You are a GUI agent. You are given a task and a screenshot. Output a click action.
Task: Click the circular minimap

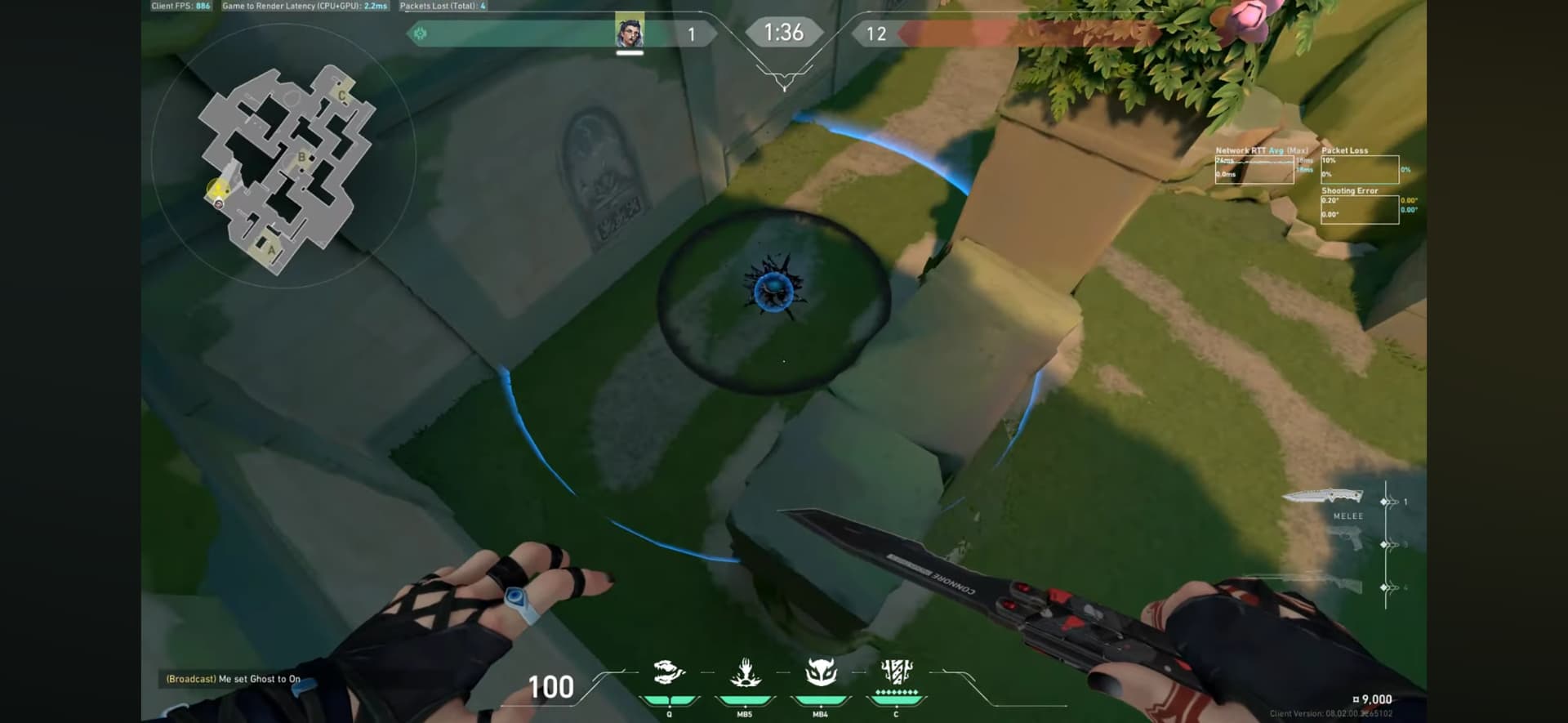[283, 155]
